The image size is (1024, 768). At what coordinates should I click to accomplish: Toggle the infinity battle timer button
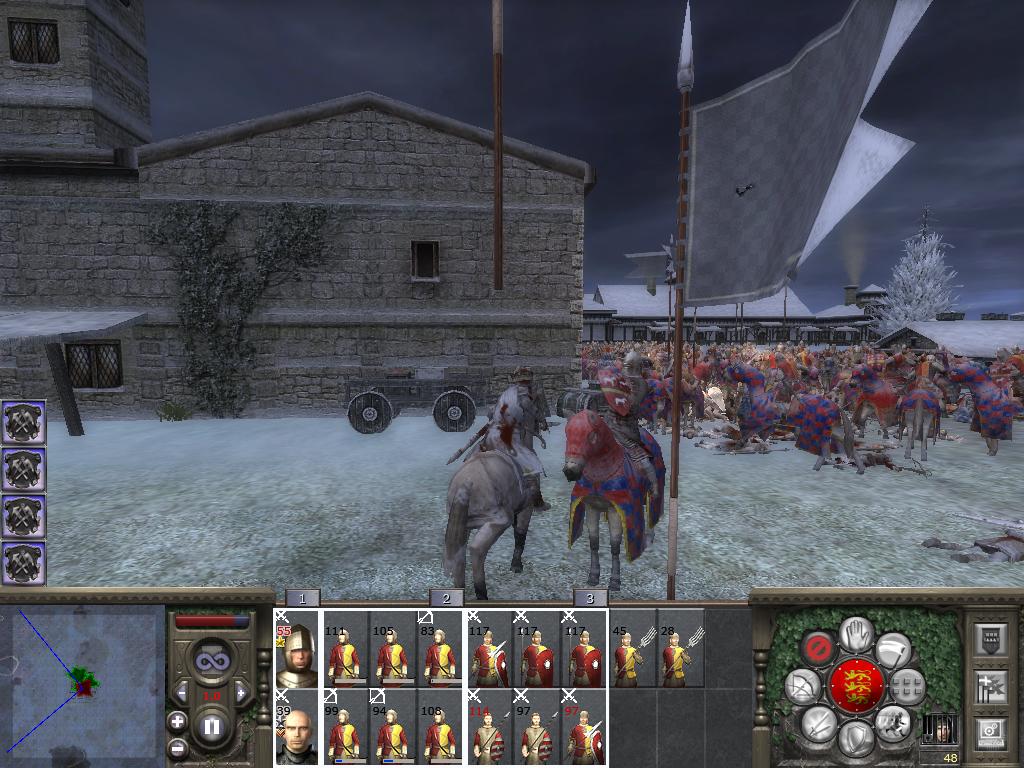coord(212,659)
